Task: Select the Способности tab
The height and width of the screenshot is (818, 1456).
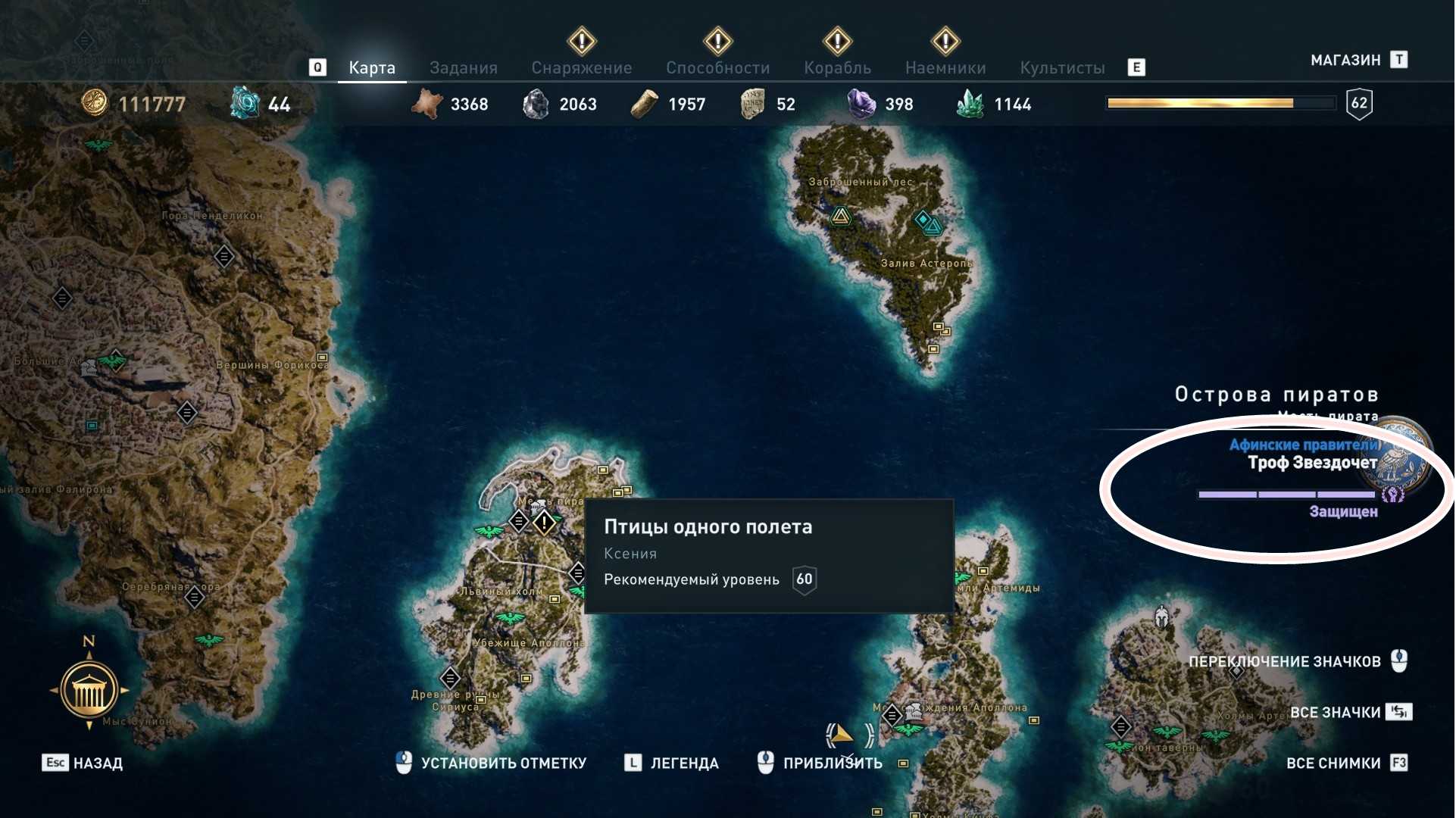Action: 717,68
